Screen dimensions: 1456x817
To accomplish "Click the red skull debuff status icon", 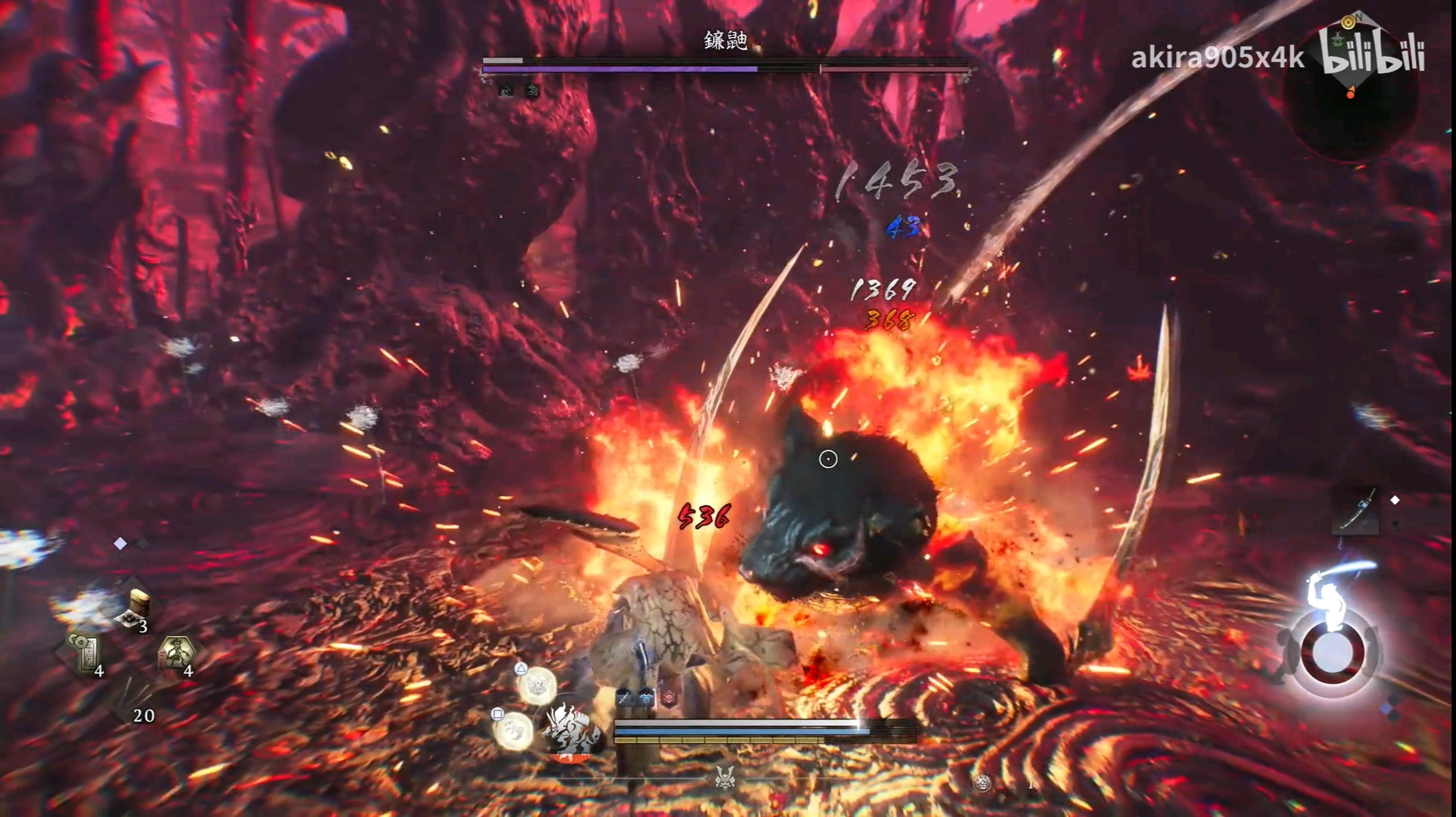I will [x=670, y=698].
